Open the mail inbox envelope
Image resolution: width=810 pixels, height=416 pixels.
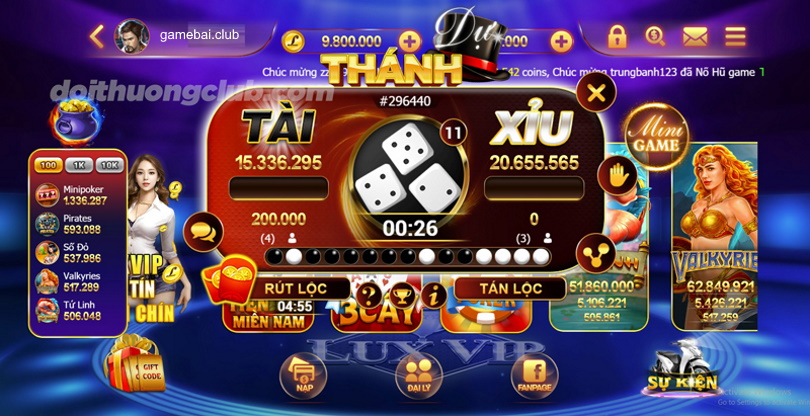(695, 37)
